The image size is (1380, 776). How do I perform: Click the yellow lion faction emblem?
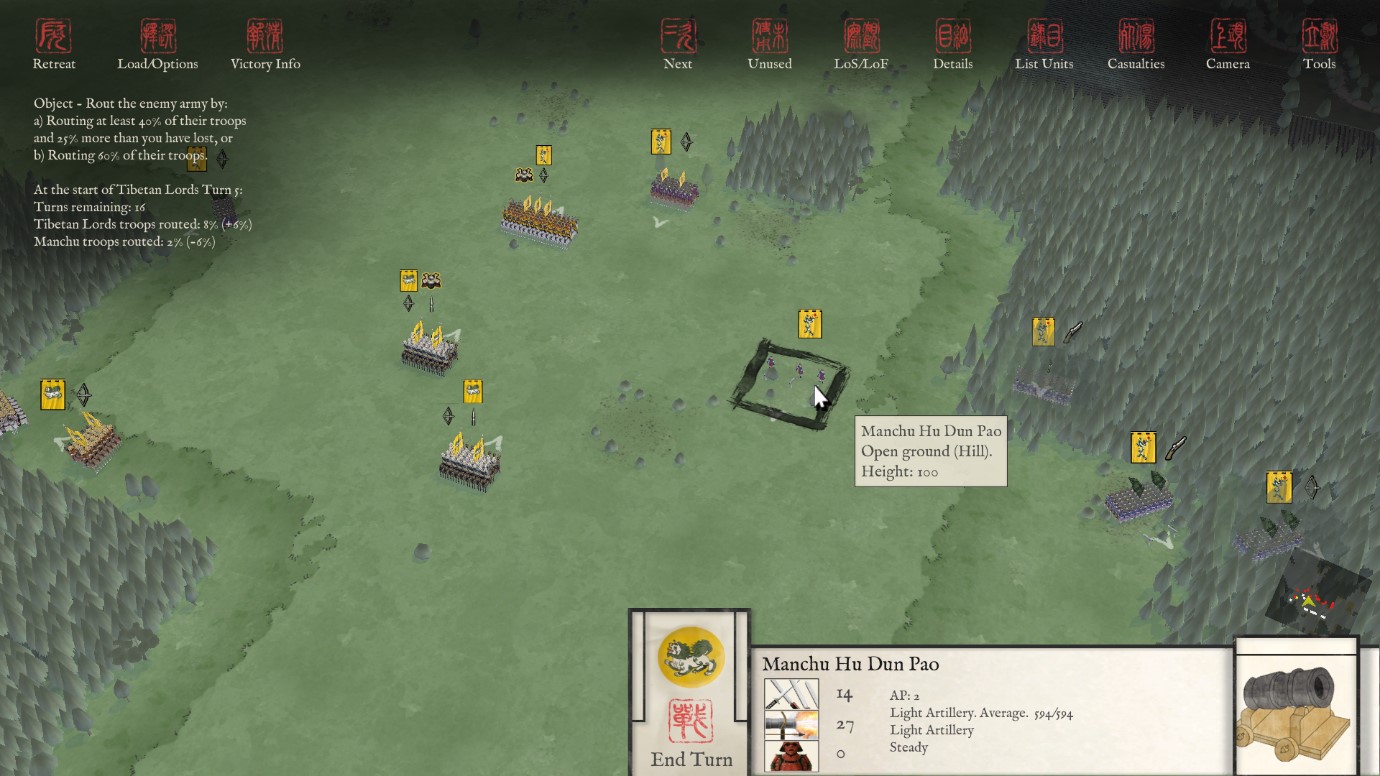pyautogui.click(x=691, y=656)
